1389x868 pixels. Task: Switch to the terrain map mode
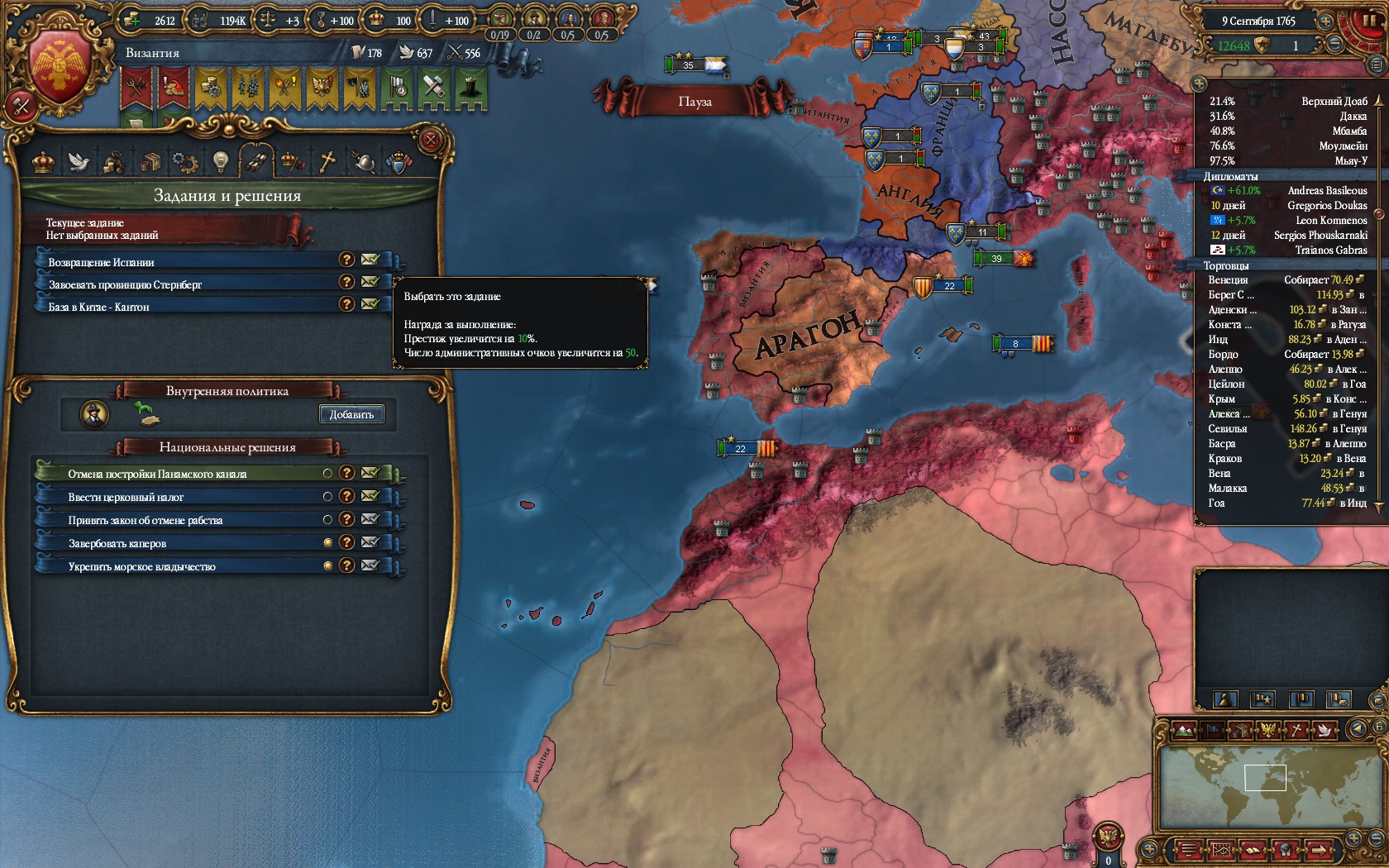[1184, 730]
